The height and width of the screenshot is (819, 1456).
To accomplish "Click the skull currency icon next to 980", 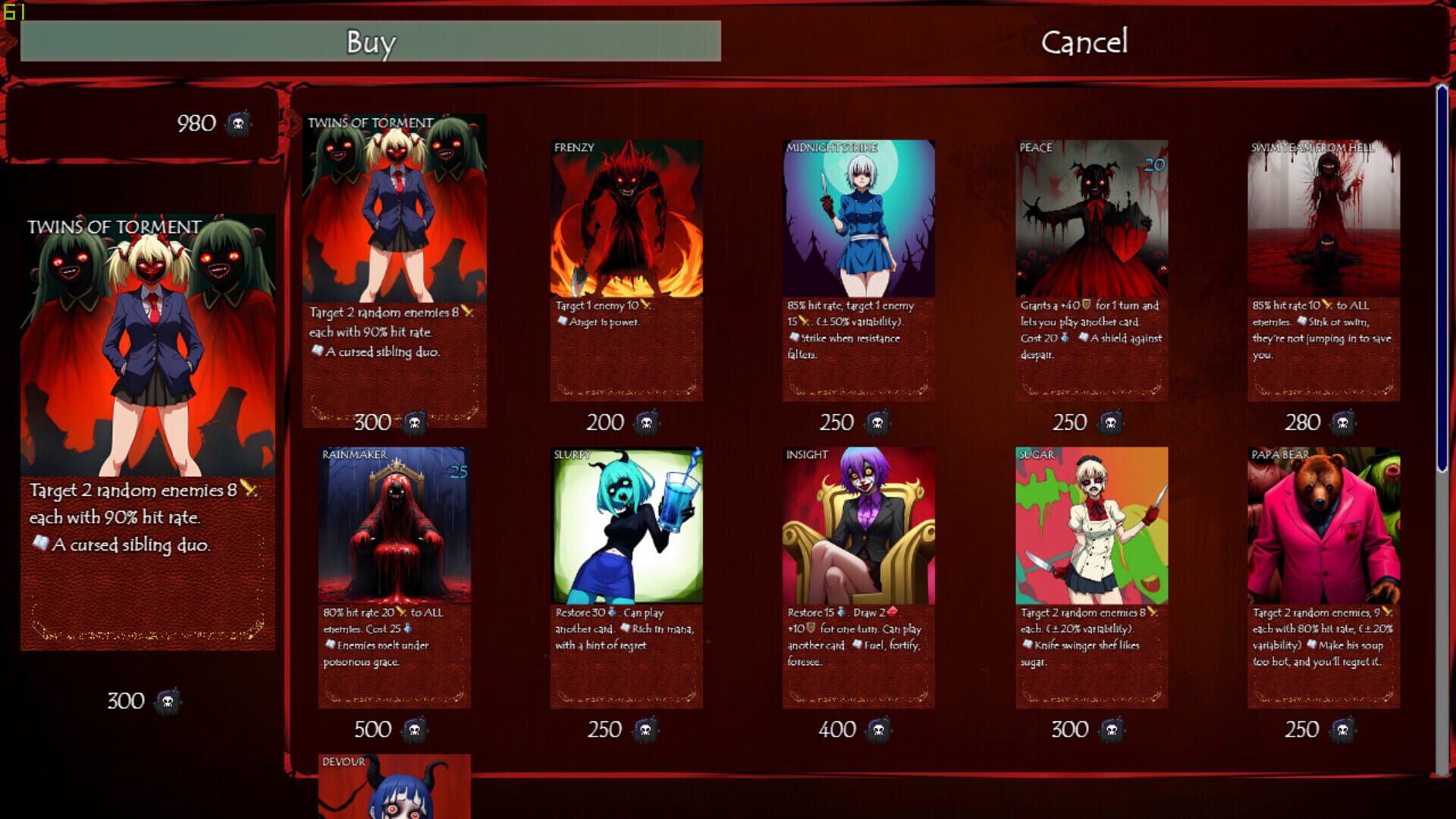I will 236,123.
